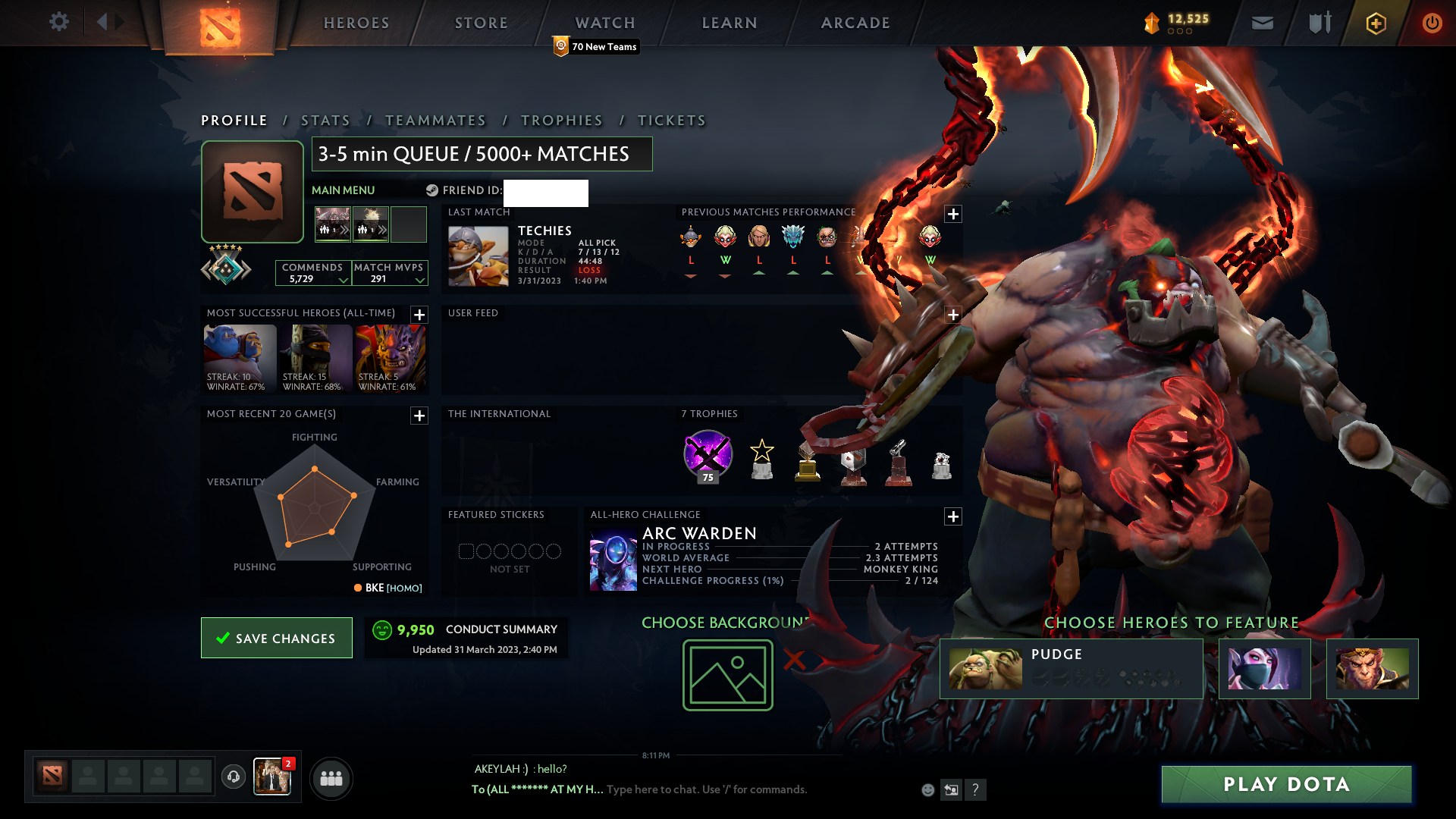This screenshot has width=1456, height=819.
Task: Select the Pudge featured hero thumbnail
Action: [986, 668]
